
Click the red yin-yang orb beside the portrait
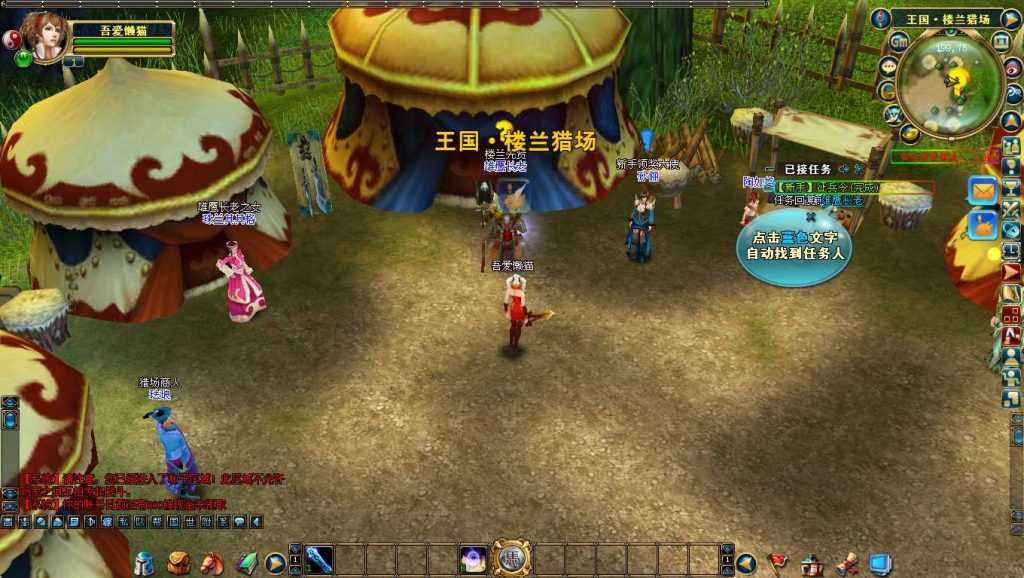13,39
